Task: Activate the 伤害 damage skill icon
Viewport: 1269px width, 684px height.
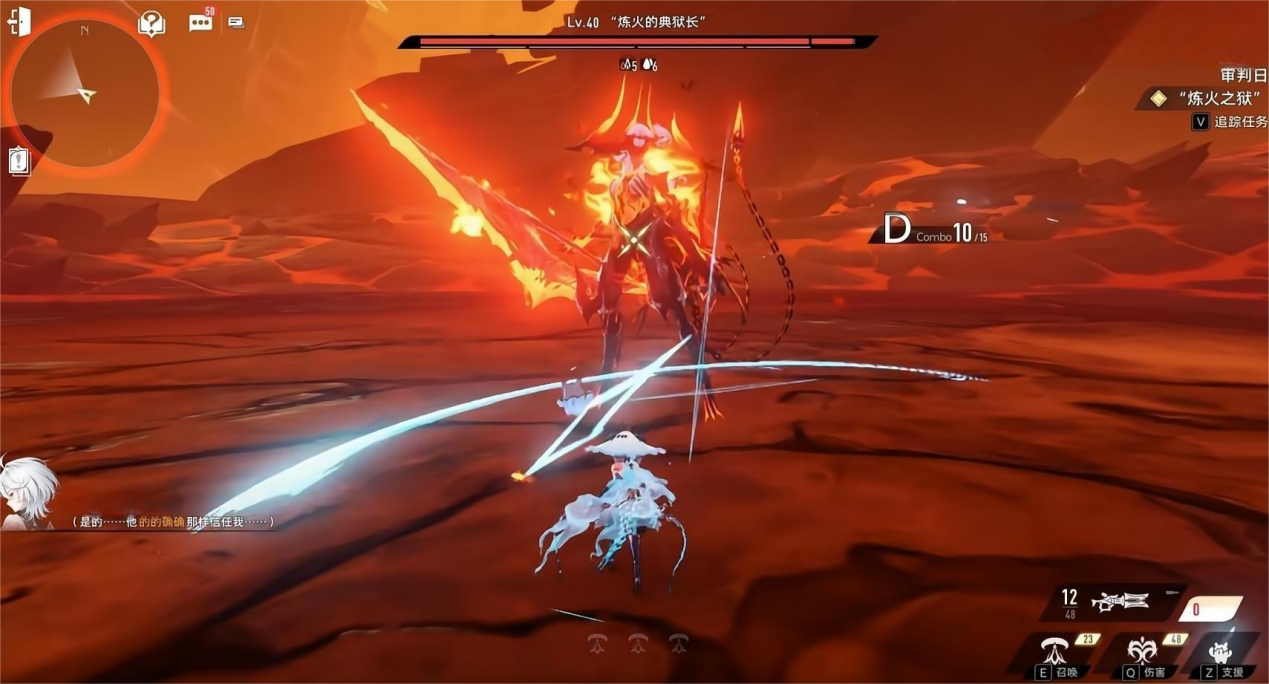Action: (x=1141, y=652)
